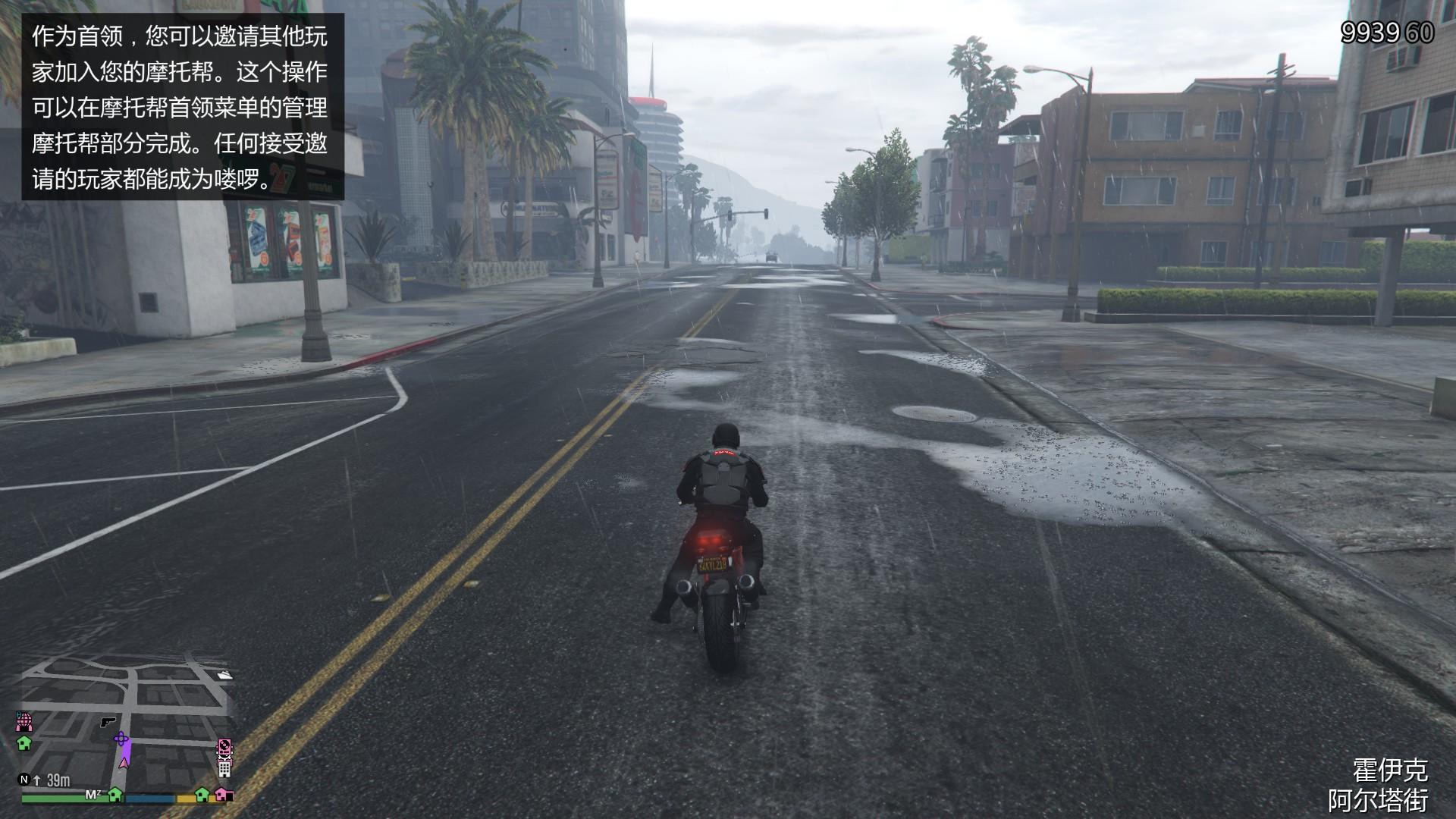
Task: Click the north 'N' compass indicator
Action: click(24, 780)
